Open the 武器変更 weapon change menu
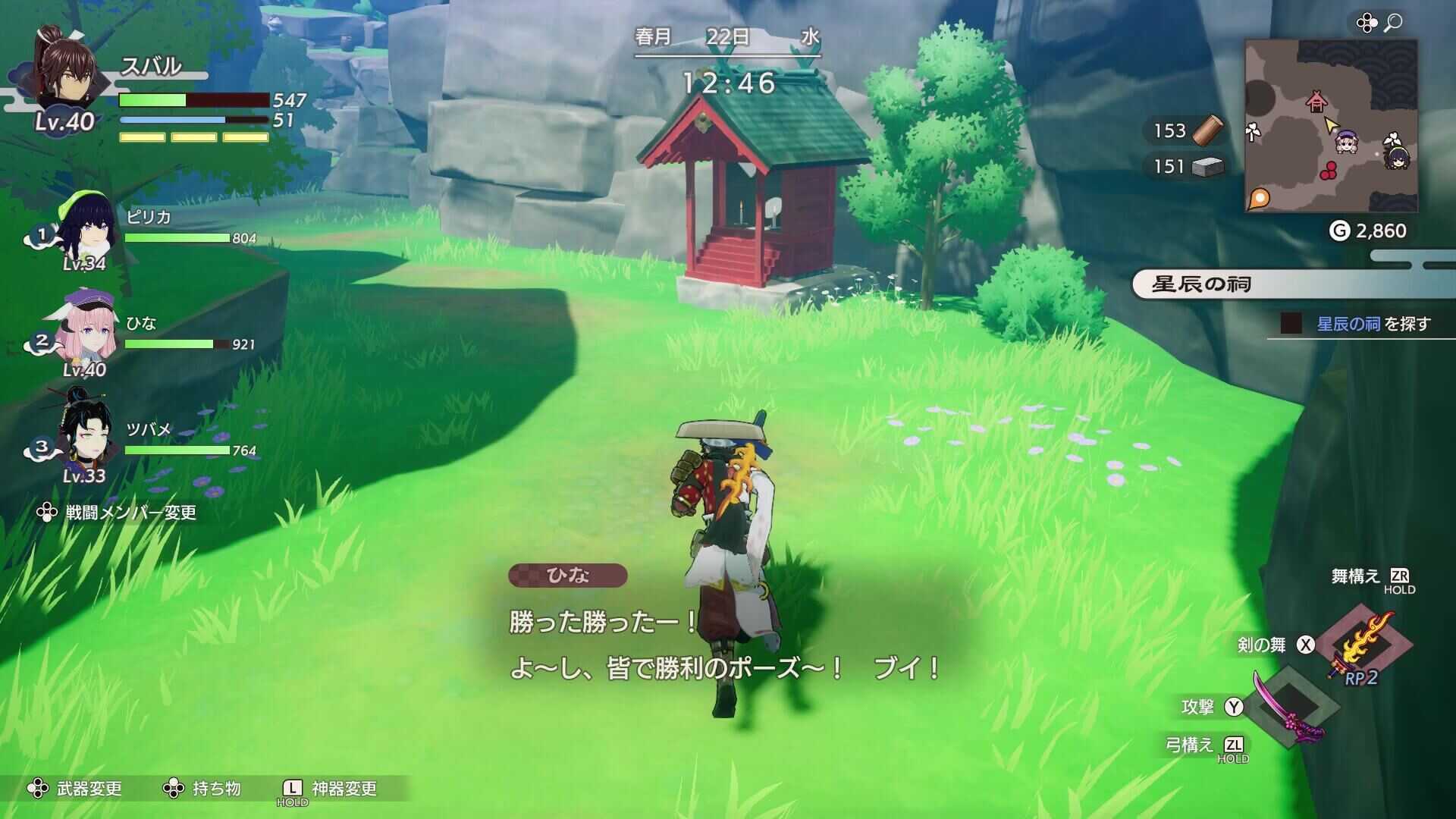 coord(80,789)
